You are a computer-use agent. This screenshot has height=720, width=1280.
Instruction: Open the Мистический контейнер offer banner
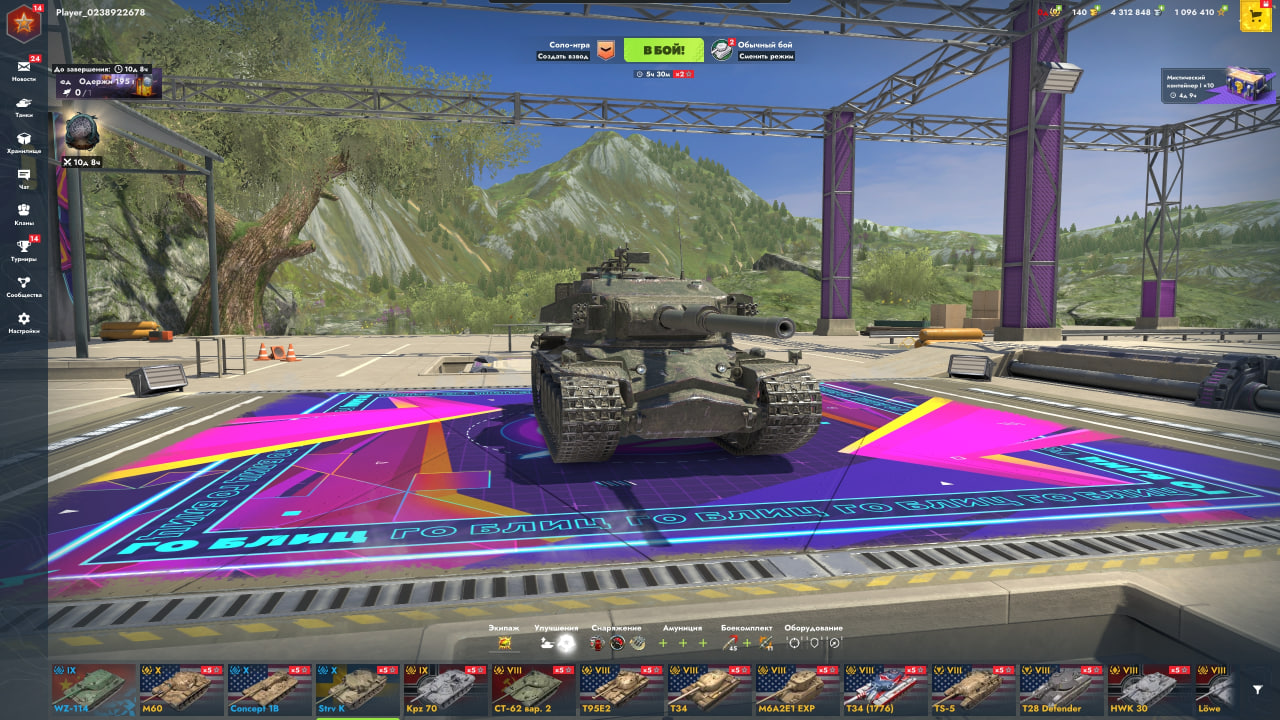(x=1220, y=86)
